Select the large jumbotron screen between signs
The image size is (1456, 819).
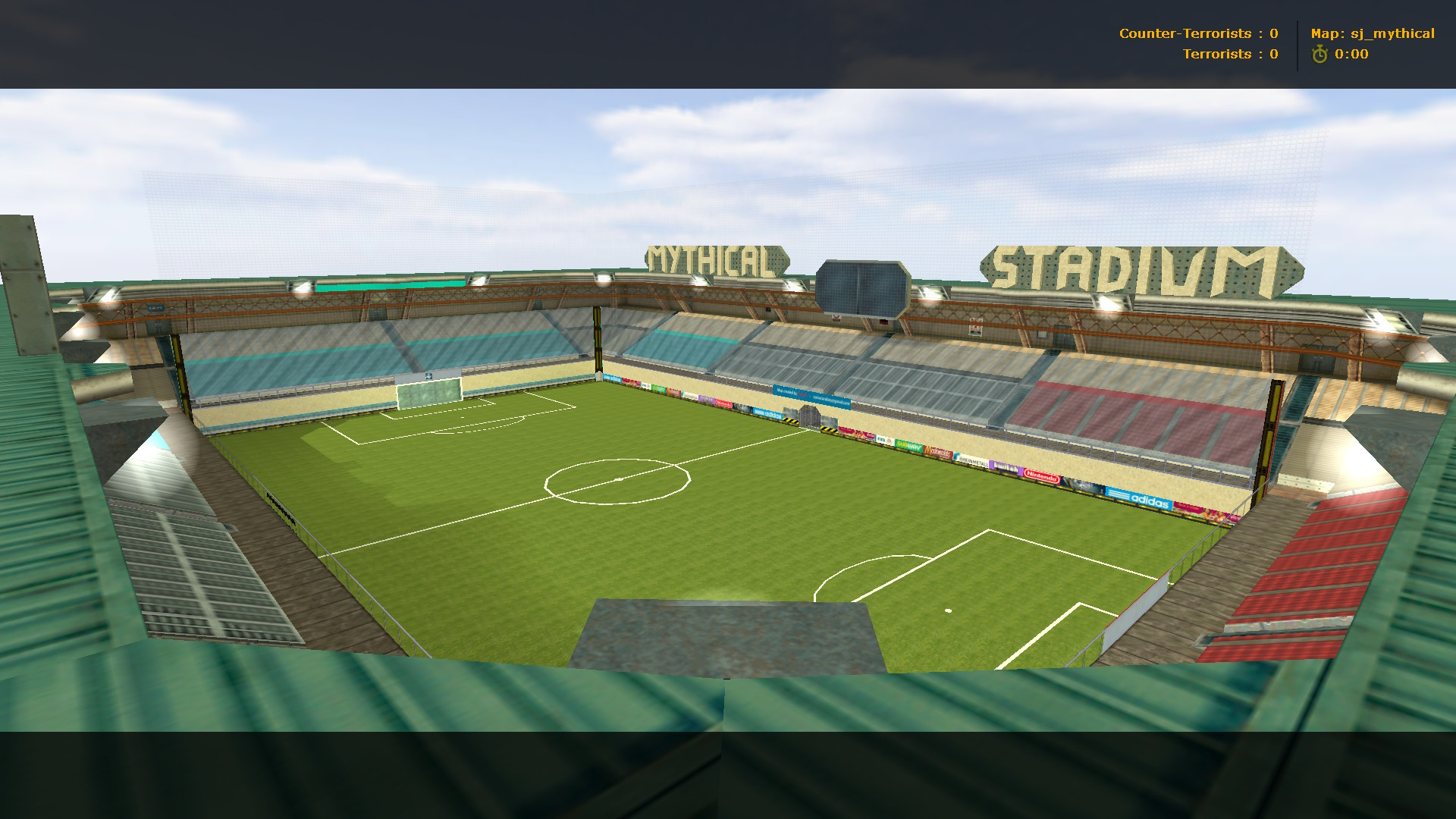tap(864, 287)
